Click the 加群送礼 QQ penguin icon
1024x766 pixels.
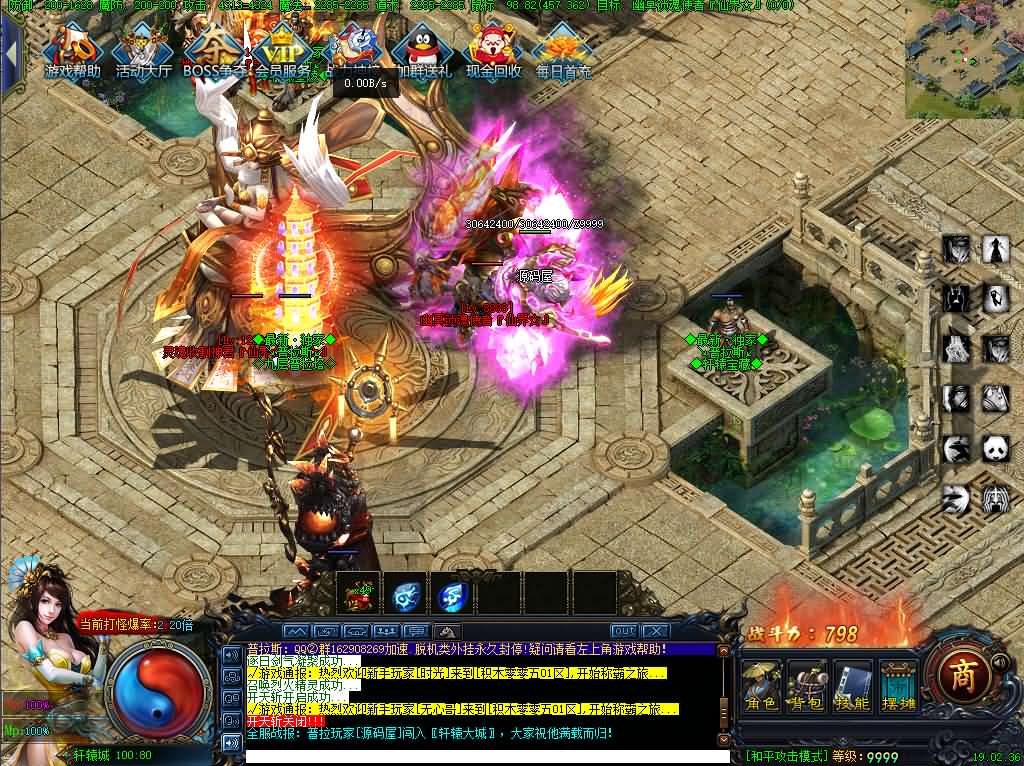422,52
